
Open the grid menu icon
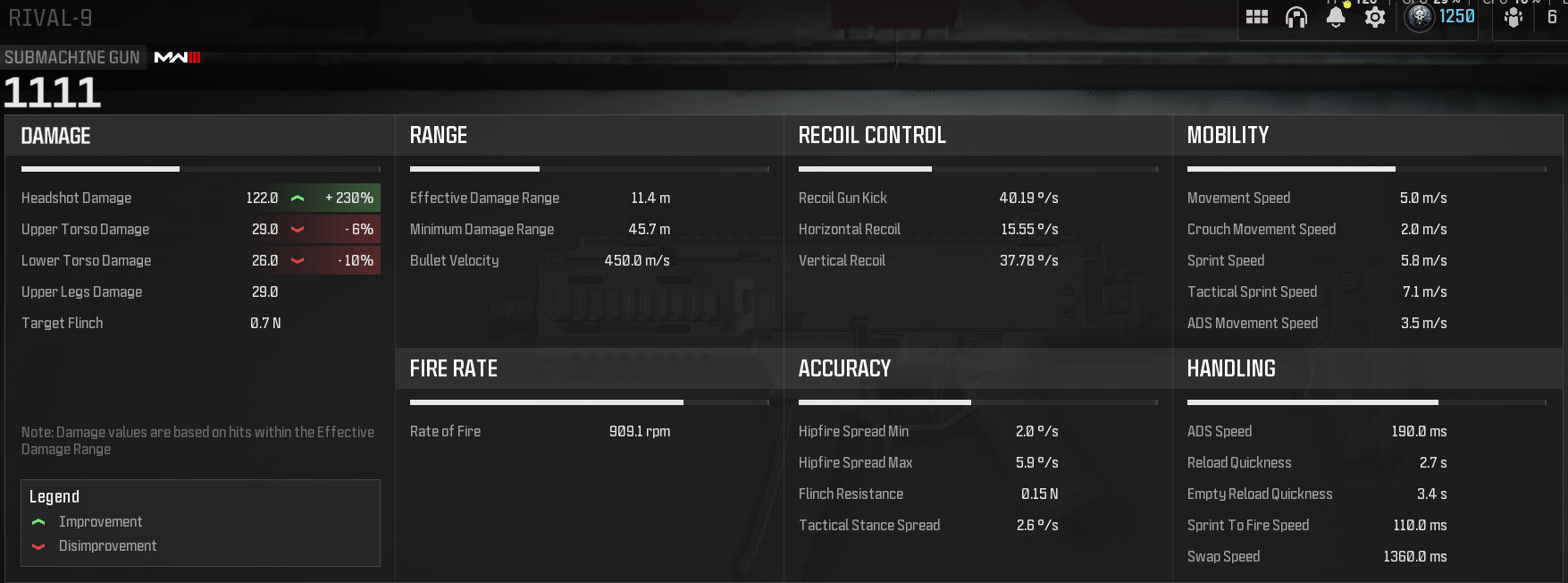(x=1257, y=17)
